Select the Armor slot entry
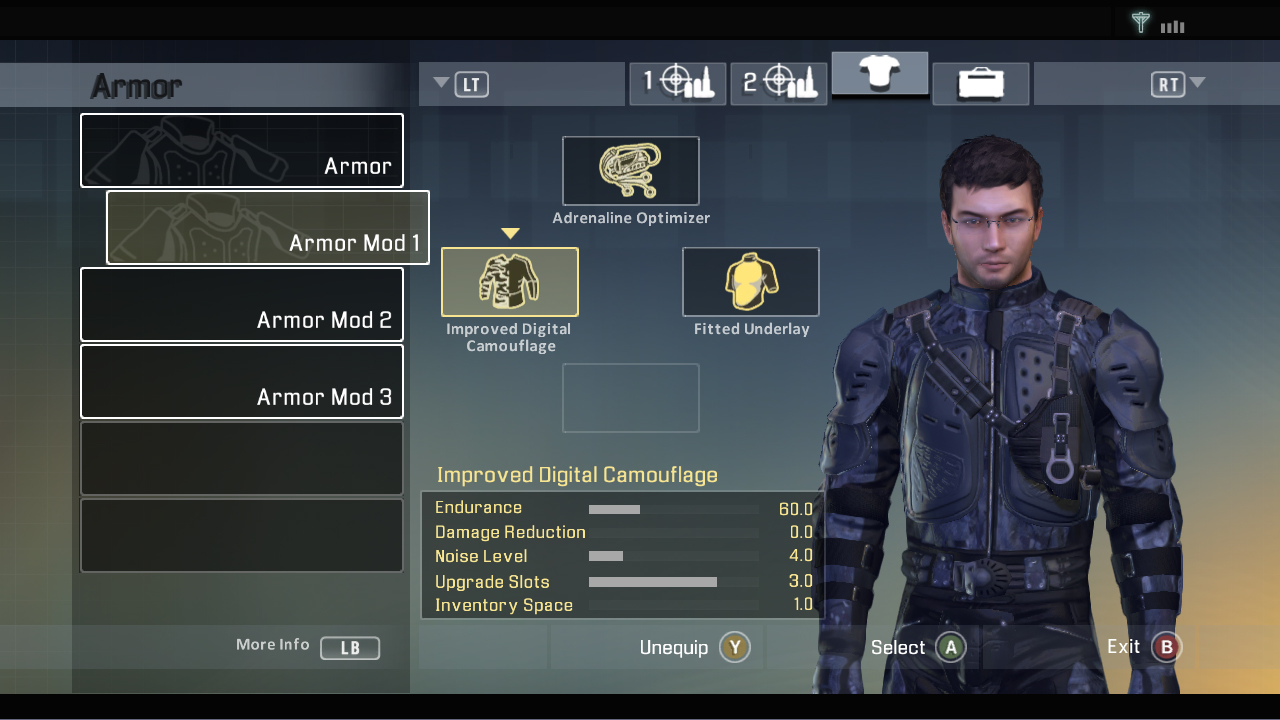Viewport: 1280px width, 720px height. [241, 150]
